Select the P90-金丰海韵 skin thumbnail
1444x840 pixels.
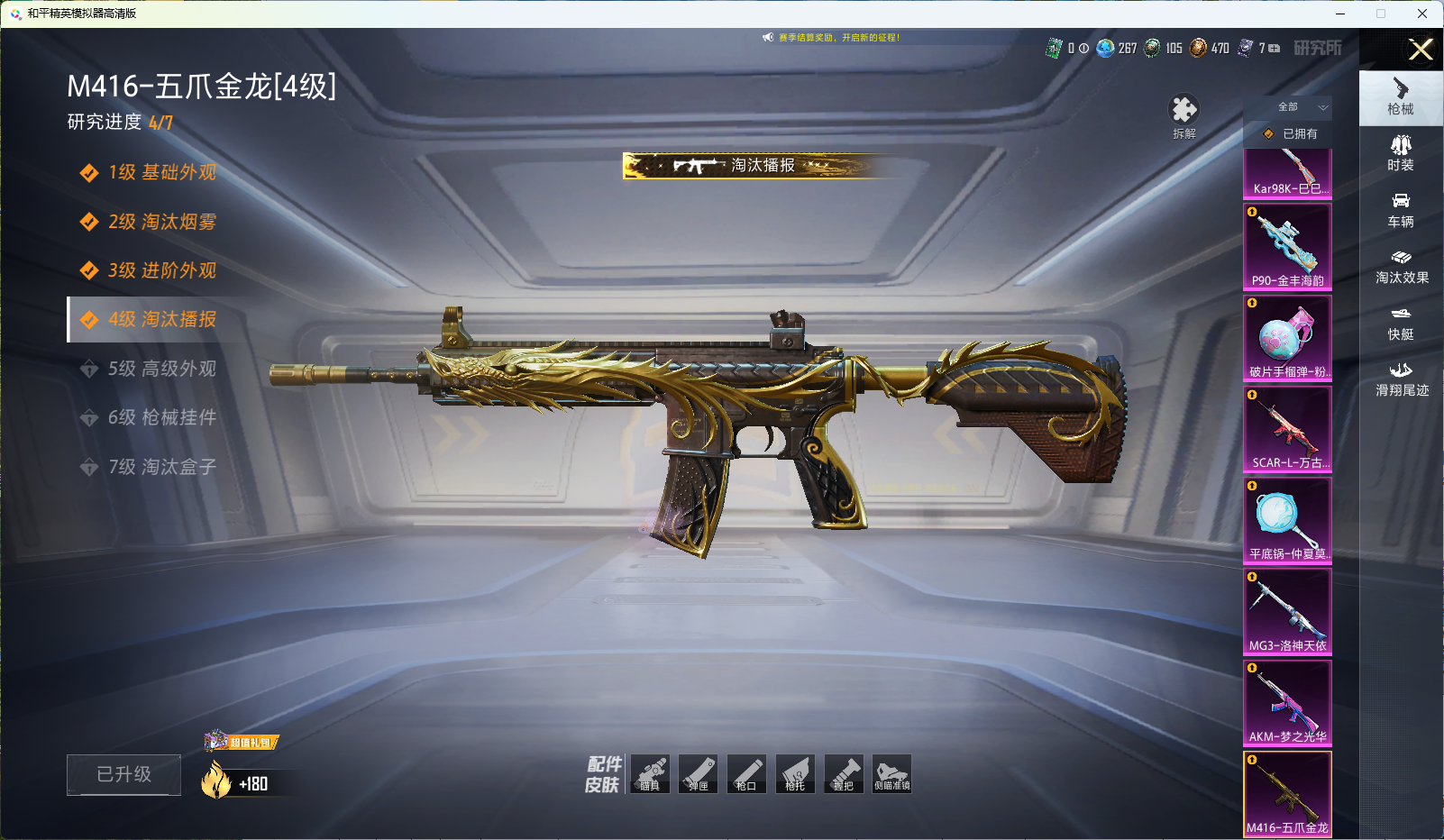(x=1287, y=246)
